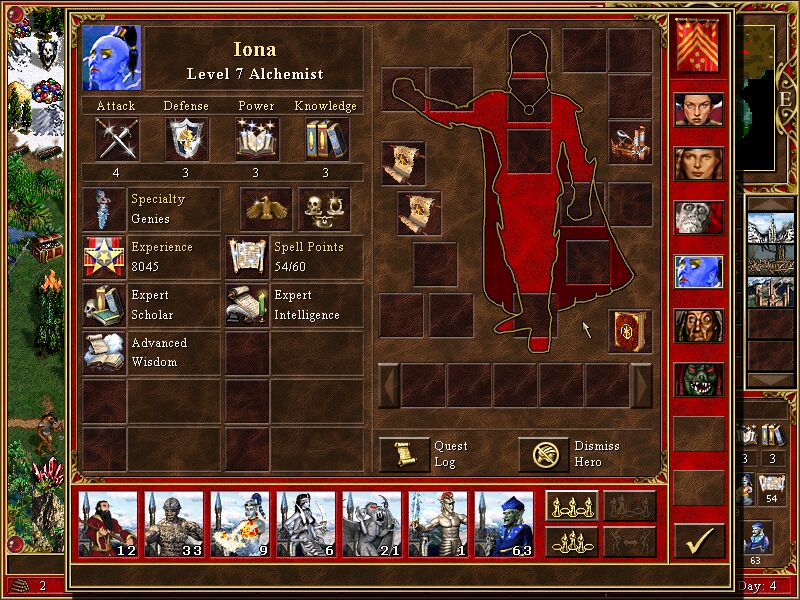Click the eagle morale icon
Image resolution: width=800 pixels, height=600 pixels.
pyautogui.click(x=266, y=209)
